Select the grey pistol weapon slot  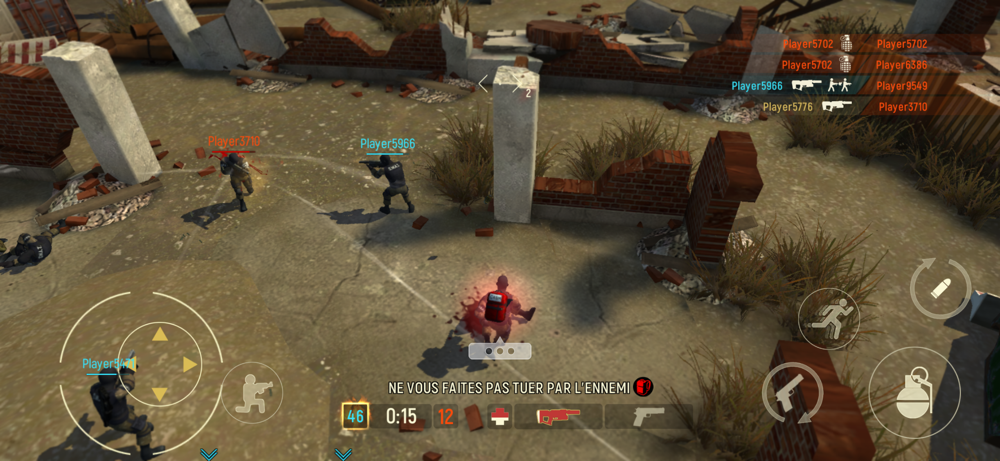[647, 416]
